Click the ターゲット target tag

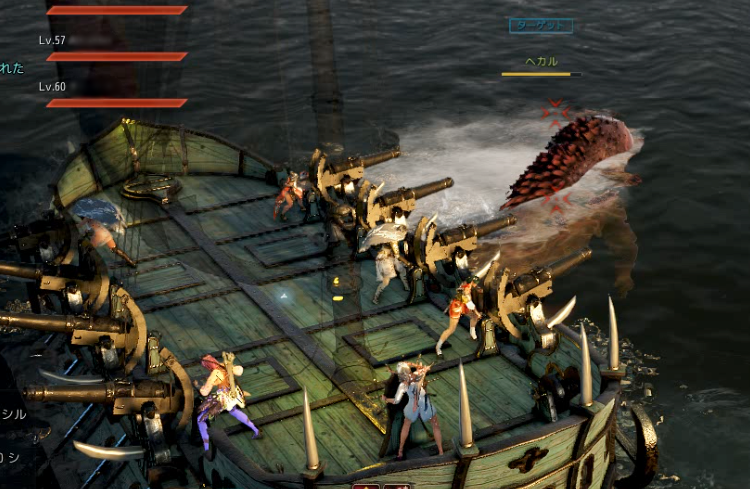(x=541, y=25)
